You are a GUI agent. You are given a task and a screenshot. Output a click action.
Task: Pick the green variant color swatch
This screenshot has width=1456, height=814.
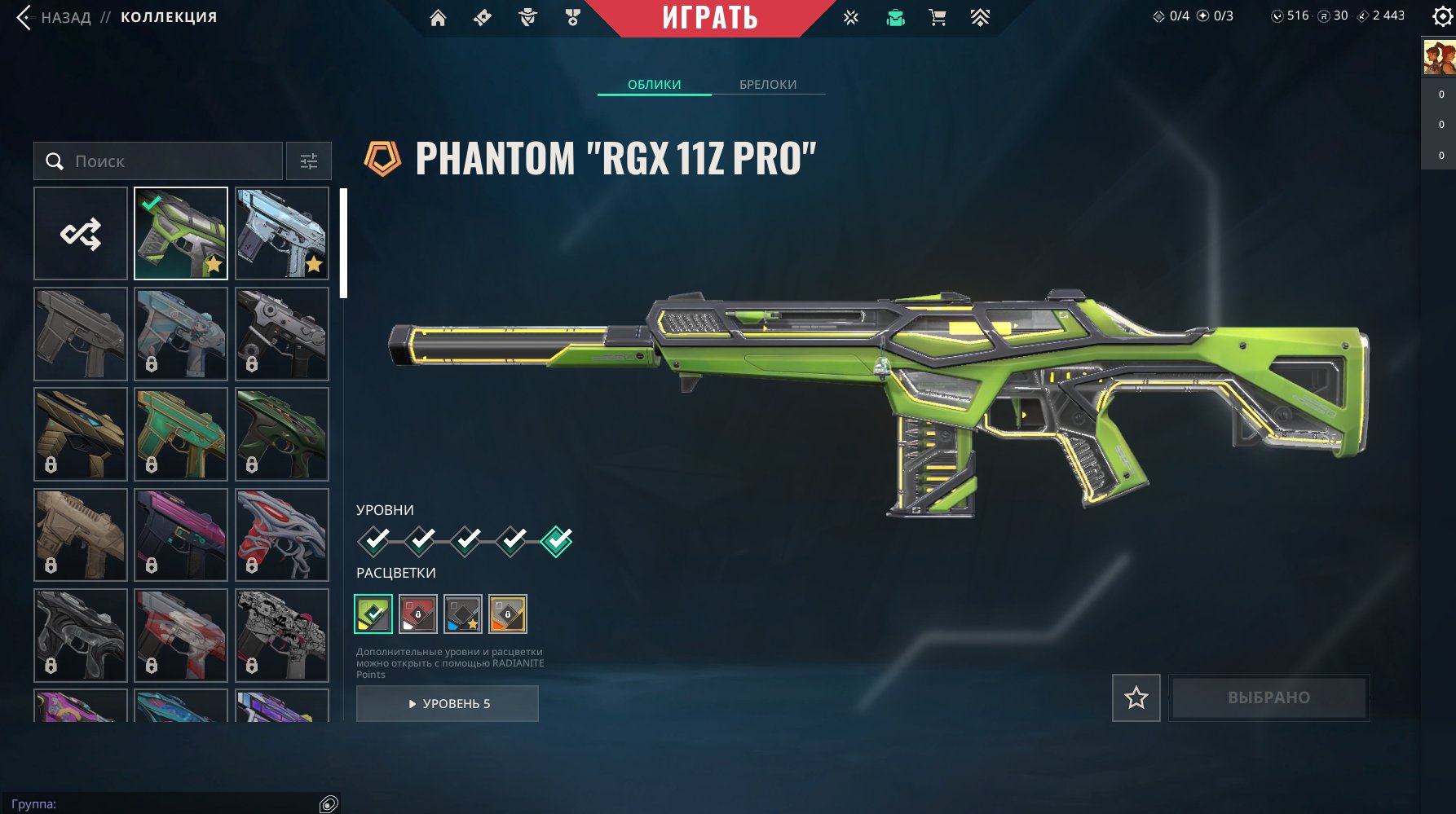tap(373, 614)
